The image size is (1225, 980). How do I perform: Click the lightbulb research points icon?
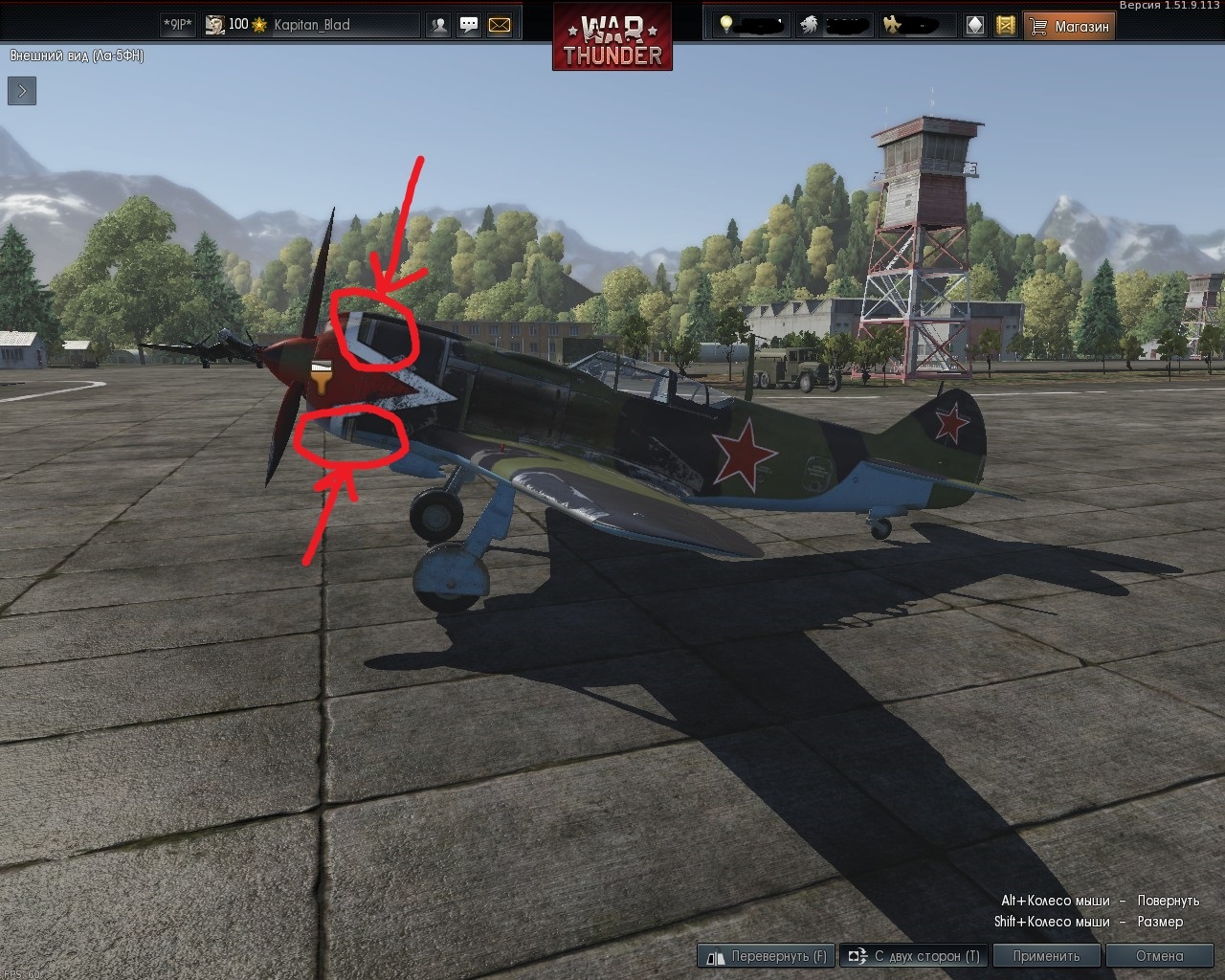(x=727, y=25)
